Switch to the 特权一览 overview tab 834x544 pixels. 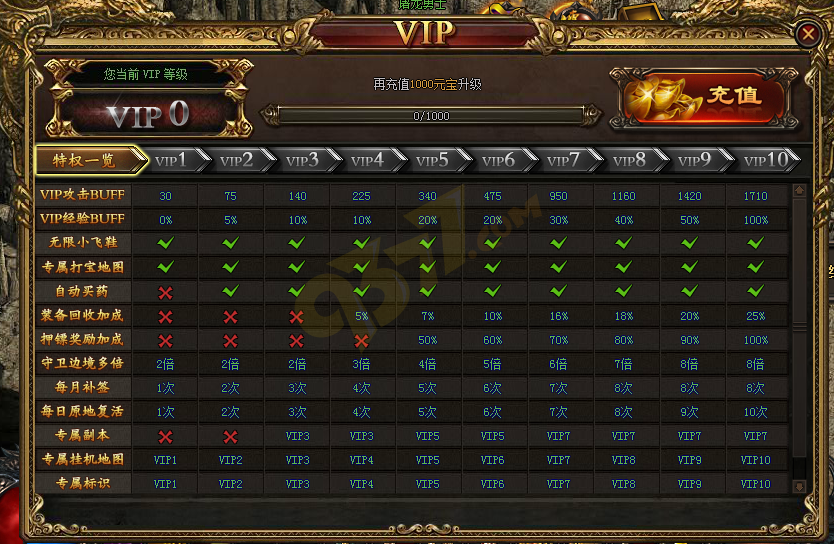(84, 160)
